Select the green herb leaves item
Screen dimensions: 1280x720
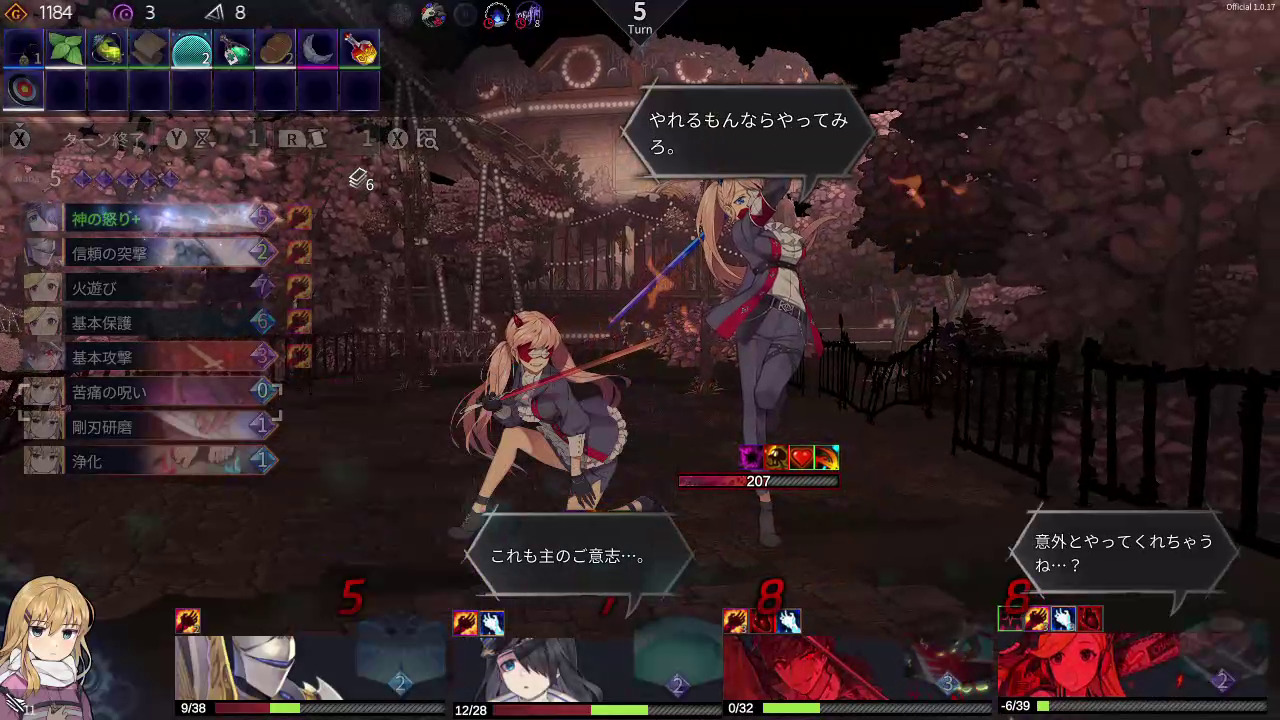[64, 50]
